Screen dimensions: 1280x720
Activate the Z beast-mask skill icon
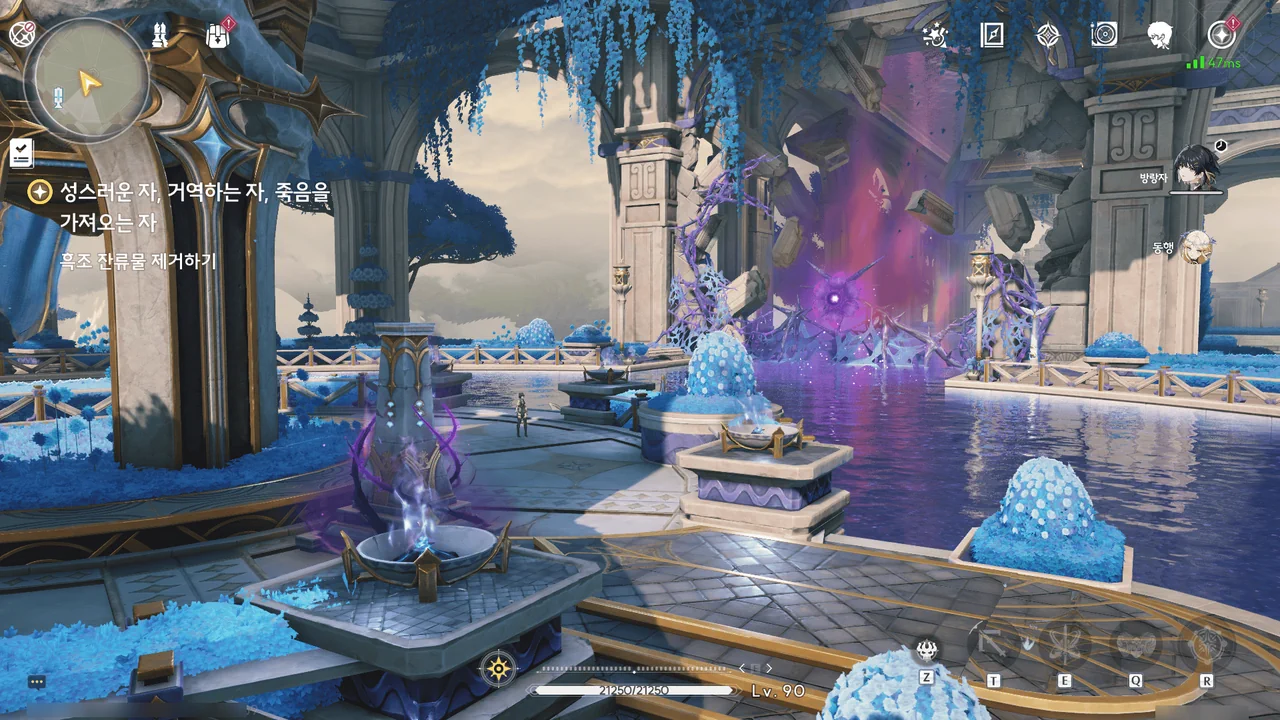[x=927, y=652]
